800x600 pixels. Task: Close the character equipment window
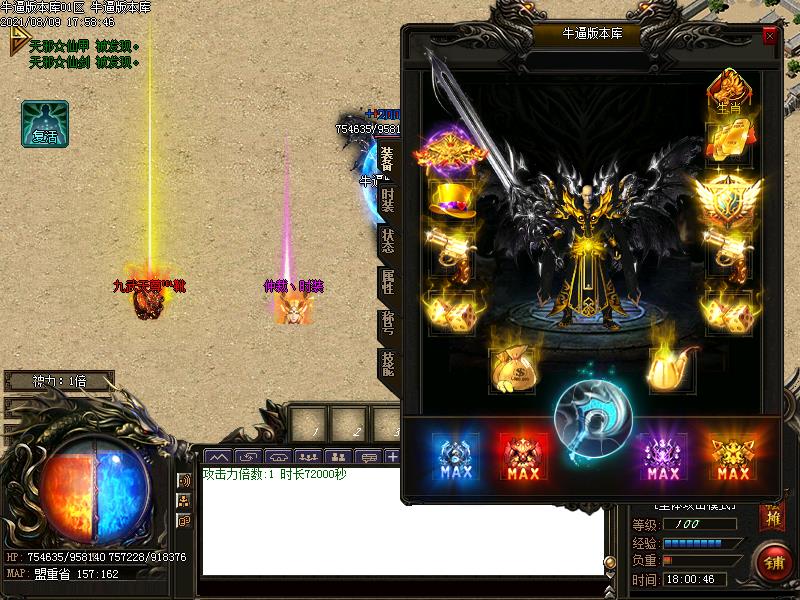769,36
